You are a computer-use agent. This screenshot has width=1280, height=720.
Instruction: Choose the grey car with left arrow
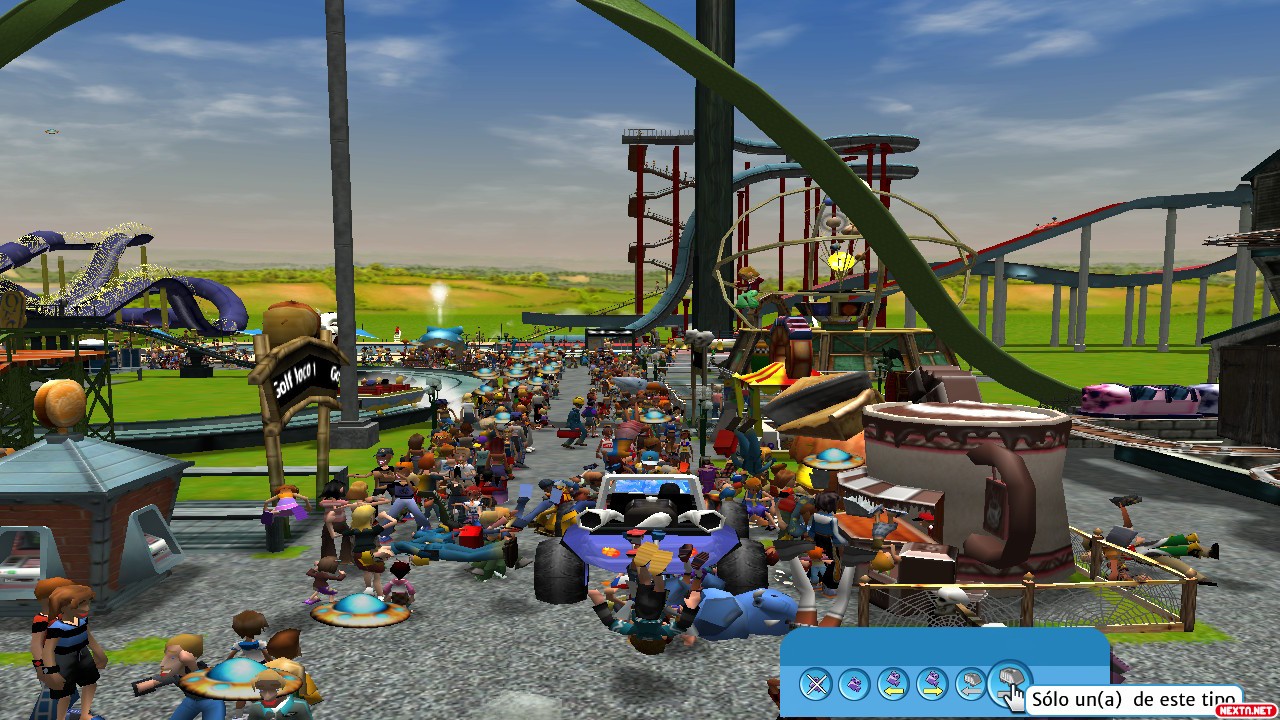click(970, 685)
